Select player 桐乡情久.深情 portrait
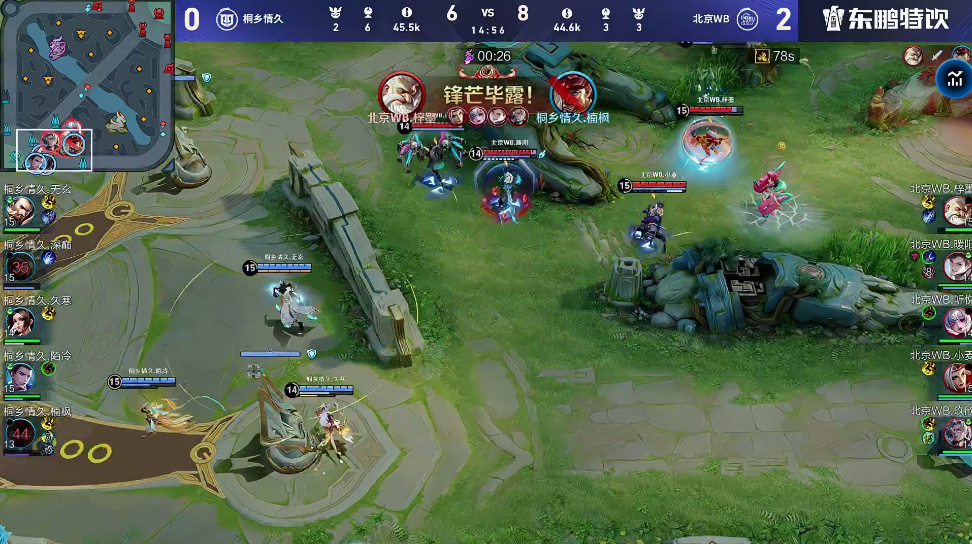This screenshot has width=972, height=544. (21, 267)
